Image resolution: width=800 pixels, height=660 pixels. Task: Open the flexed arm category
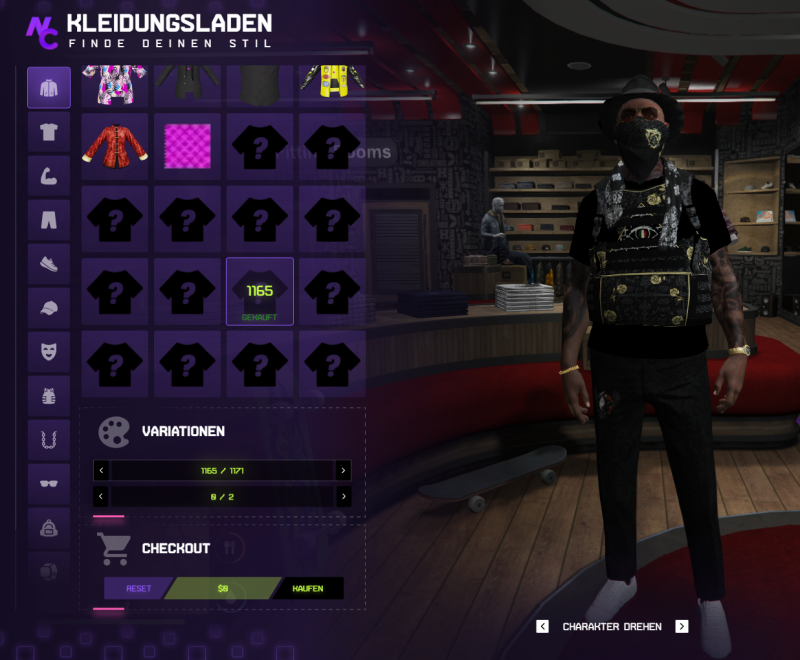49,176
